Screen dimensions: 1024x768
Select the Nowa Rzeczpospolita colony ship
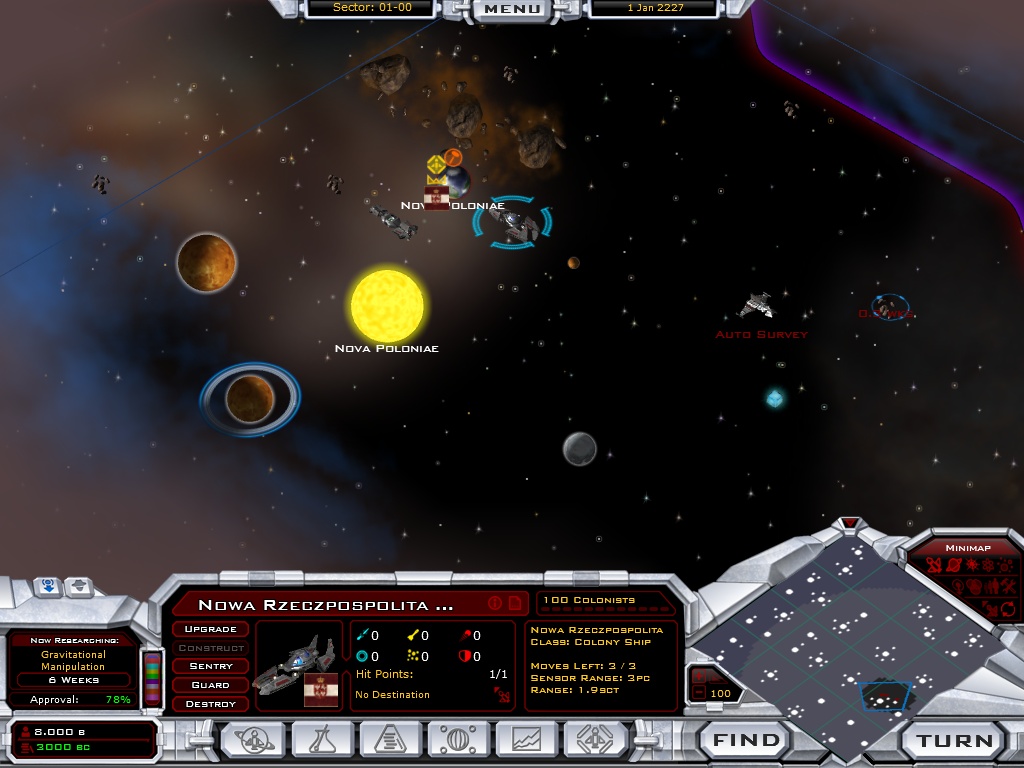click(x=513, y=224)
